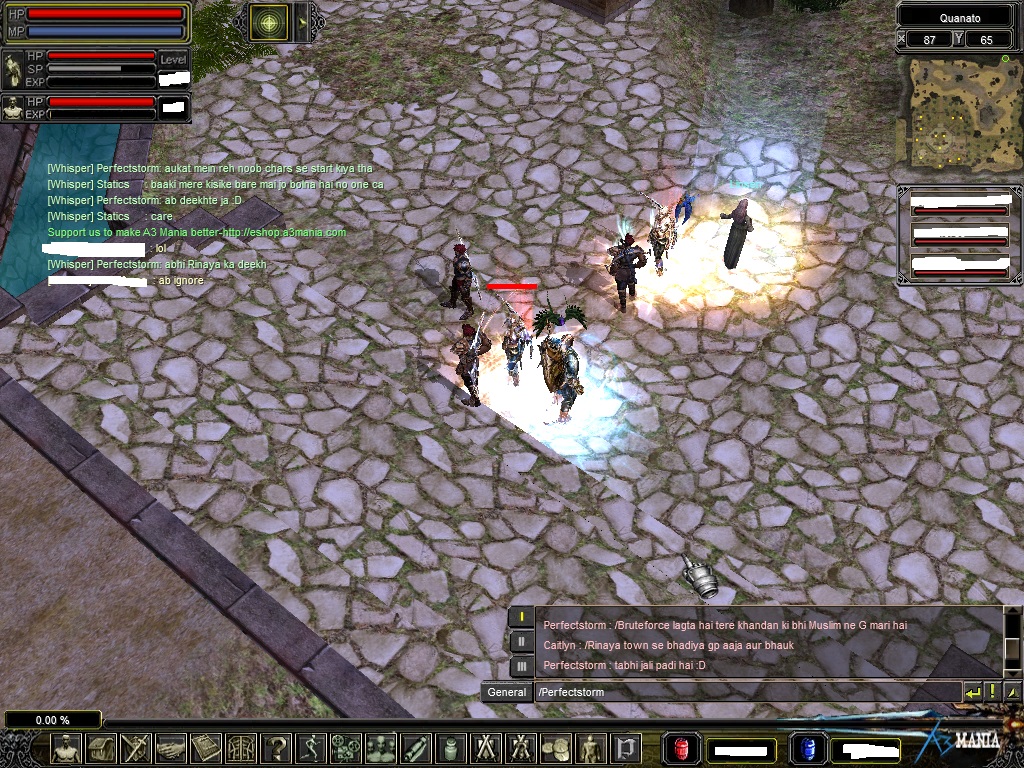Viewport: 1024px width, 768px height.
Task: Use the red HP potion slot
Action: point(682,748)
